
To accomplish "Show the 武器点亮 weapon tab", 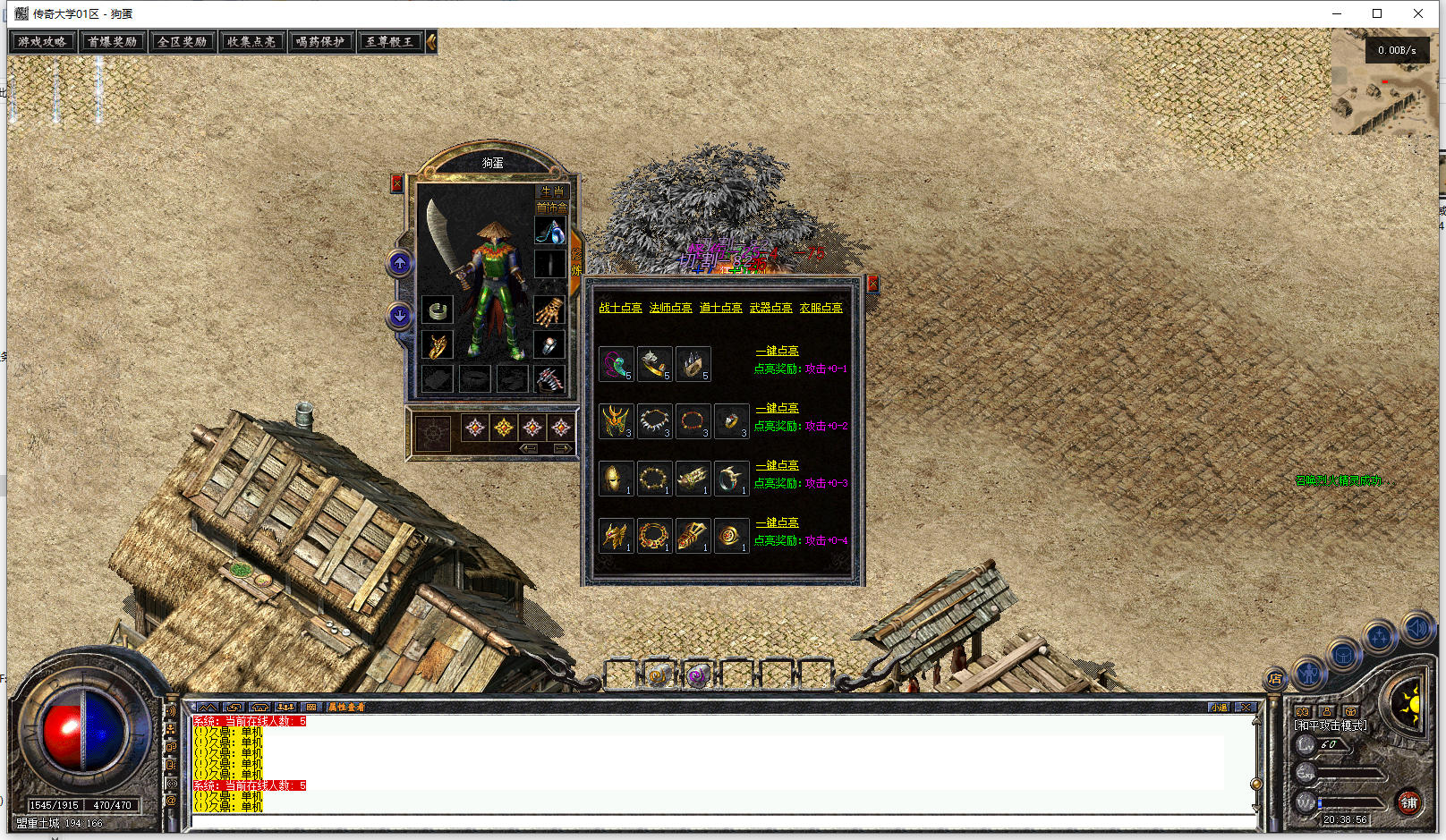I will click(x=770, y=308).
